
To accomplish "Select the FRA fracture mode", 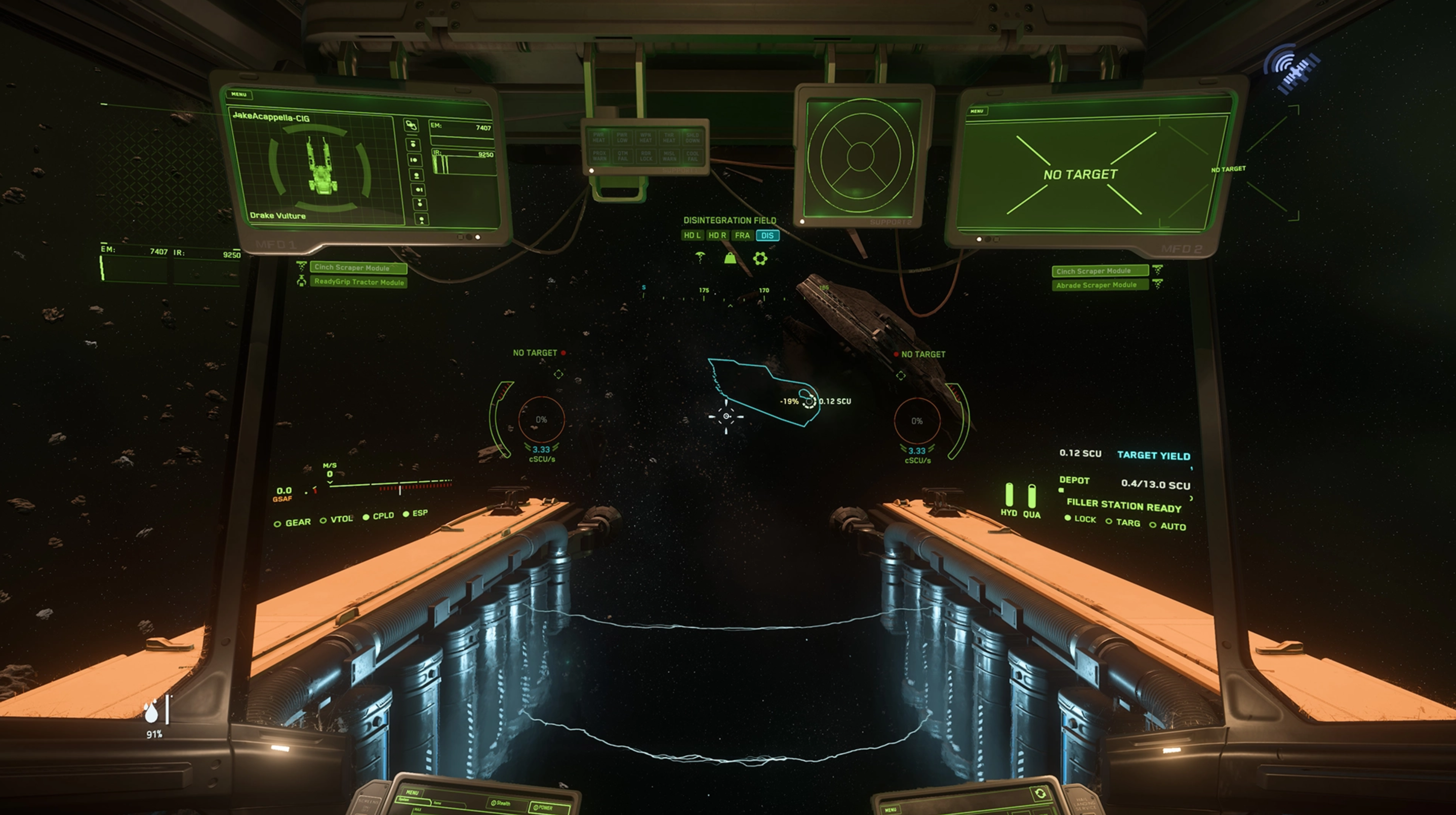I will point(742,235).
